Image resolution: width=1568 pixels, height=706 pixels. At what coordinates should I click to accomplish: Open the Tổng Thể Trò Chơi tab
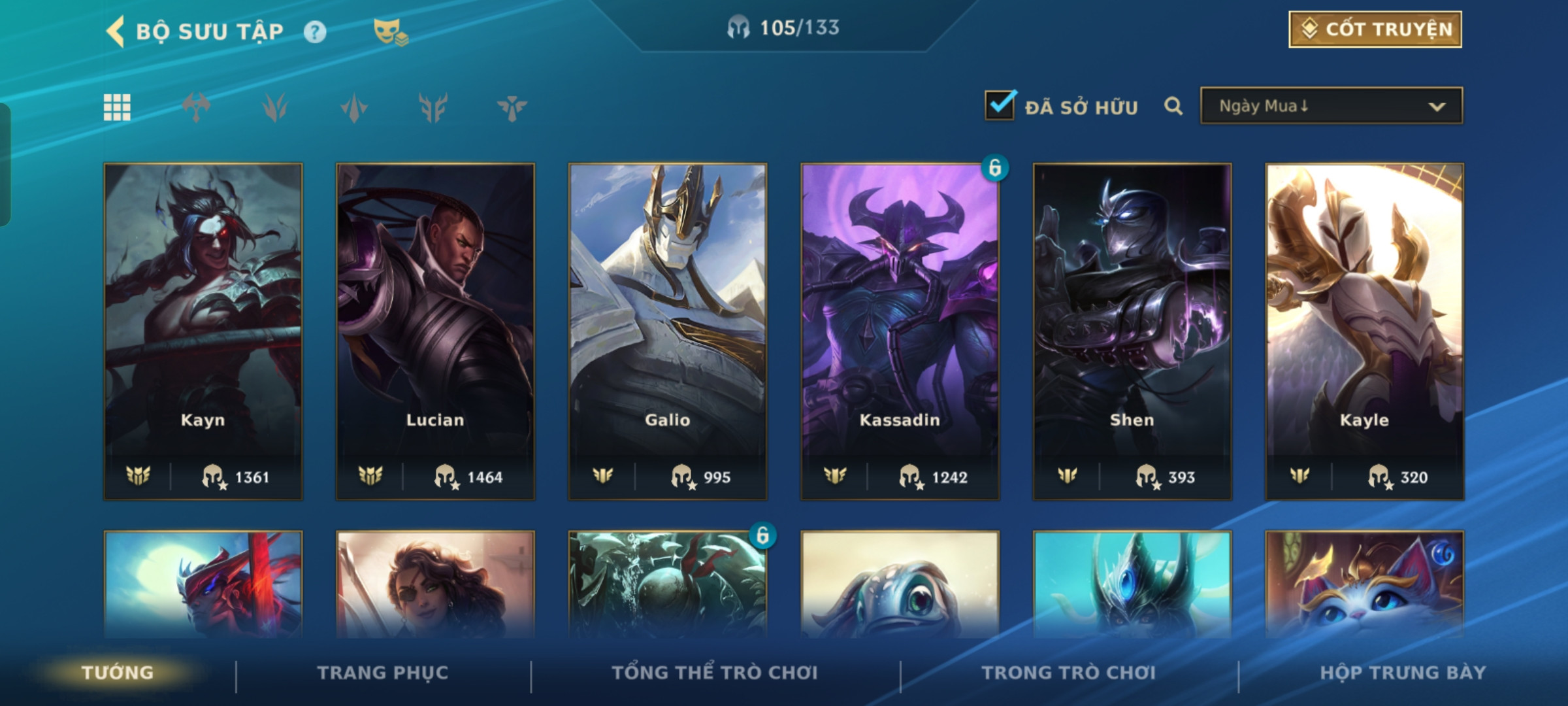(x=715, y=673)
